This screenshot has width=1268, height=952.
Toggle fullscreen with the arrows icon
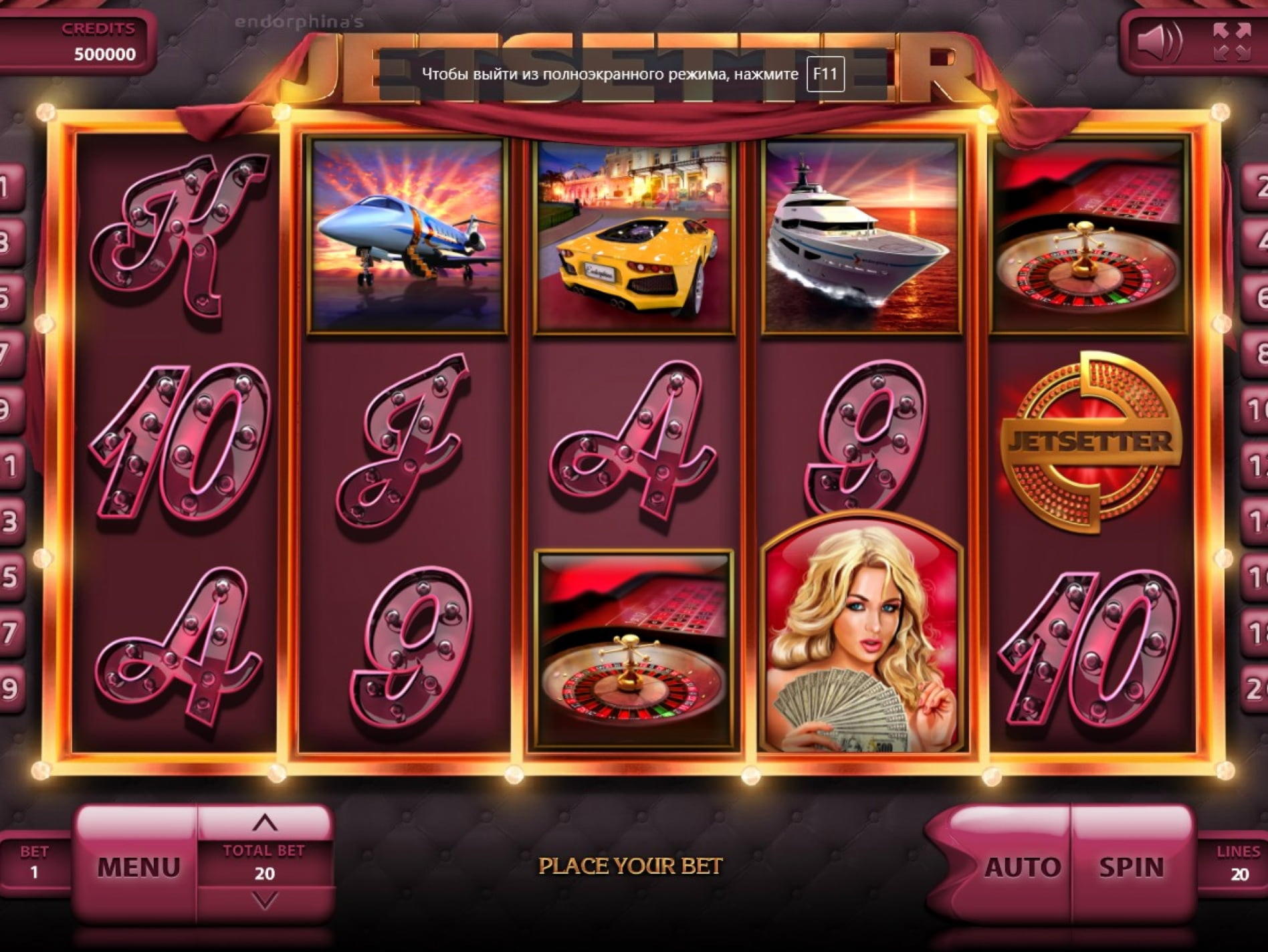(x=1232, y=41)
